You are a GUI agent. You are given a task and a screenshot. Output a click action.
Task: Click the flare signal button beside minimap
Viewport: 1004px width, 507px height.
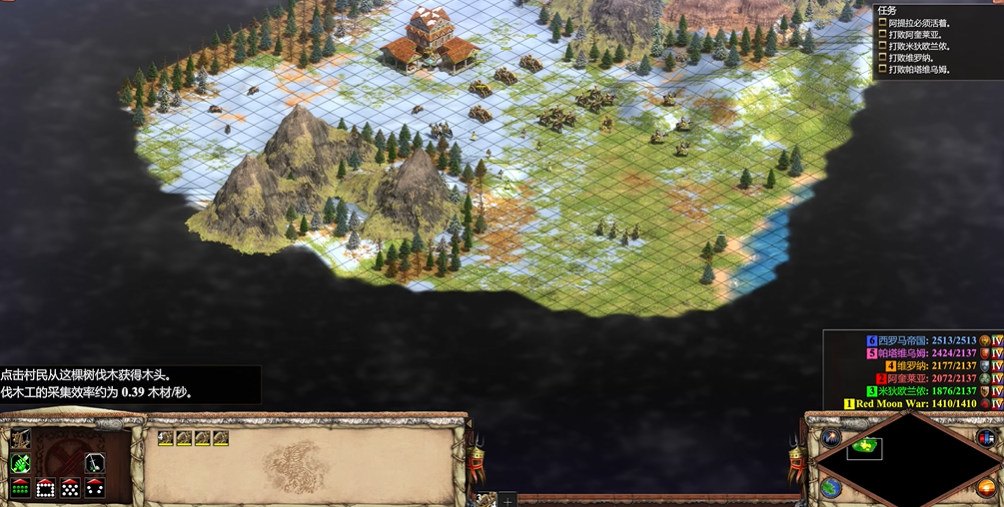point(831,438)
